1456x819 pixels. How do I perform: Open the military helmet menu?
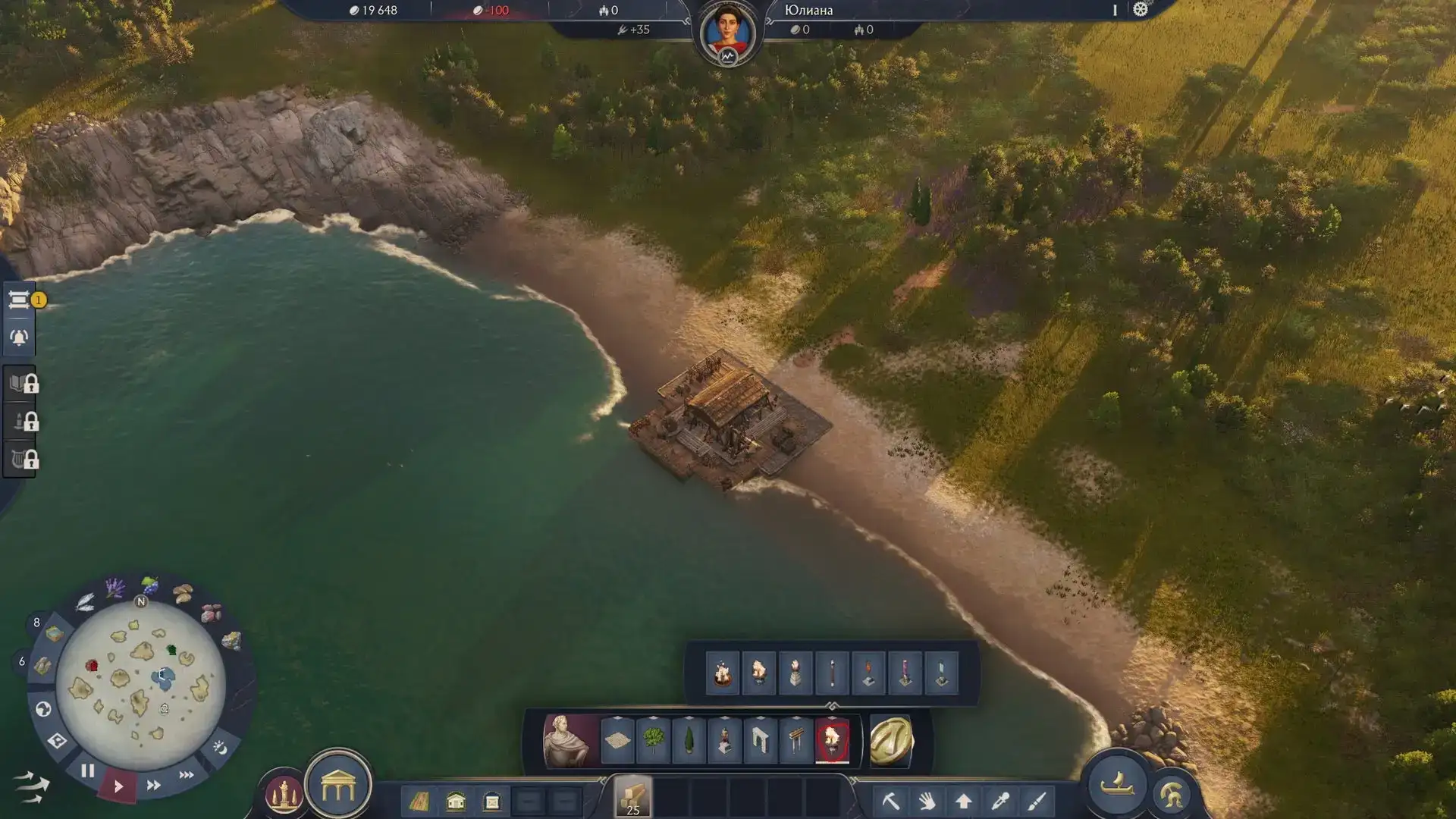[1171, 795]
